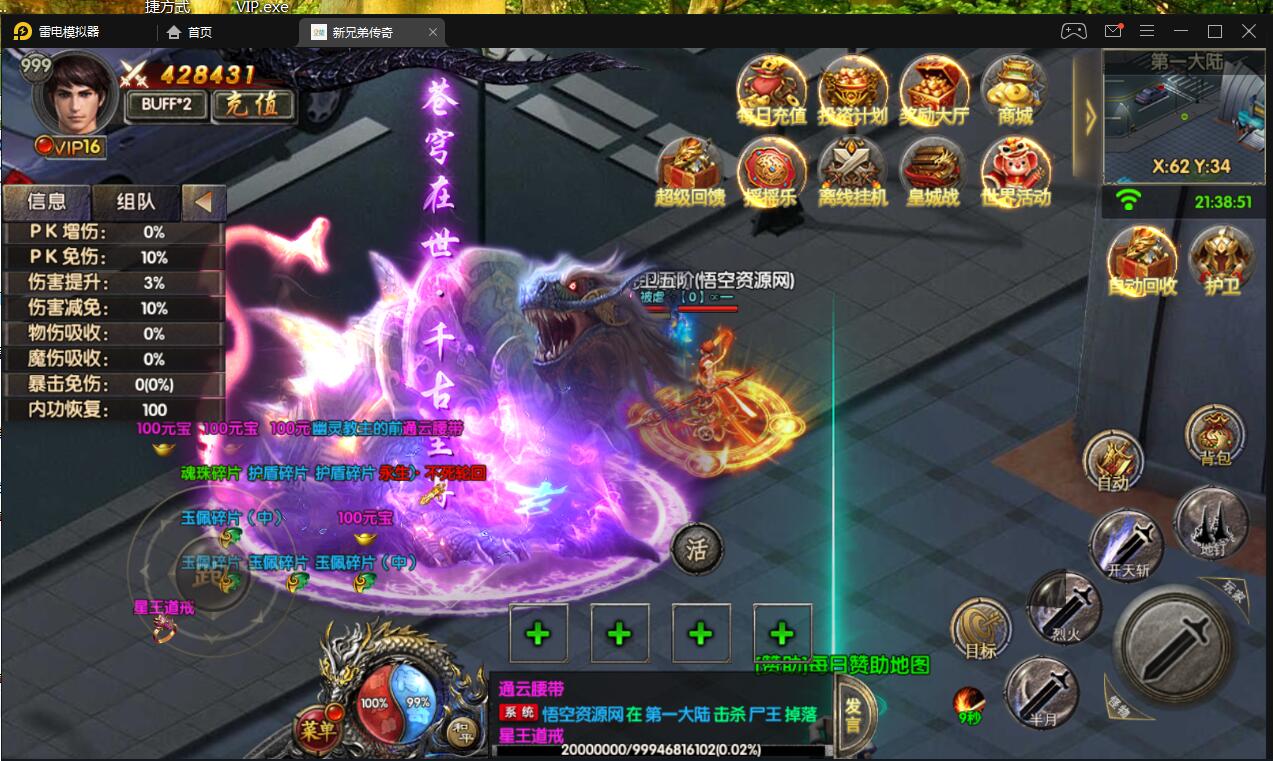
Task: Open the 背包 backpack
Action: 1215,437
